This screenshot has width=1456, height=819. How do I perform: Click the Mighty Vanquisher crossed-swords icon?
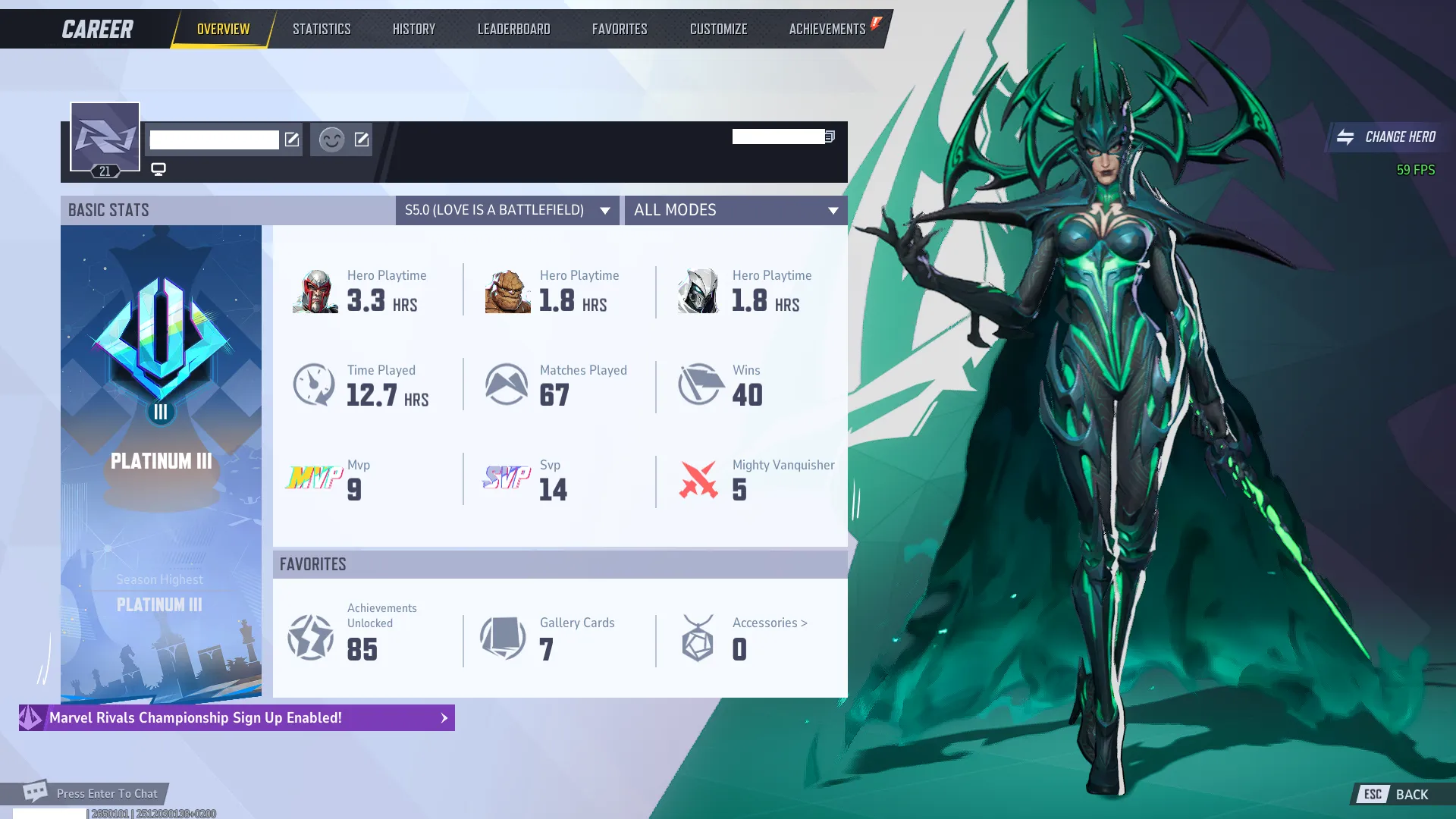pos(699,479)
